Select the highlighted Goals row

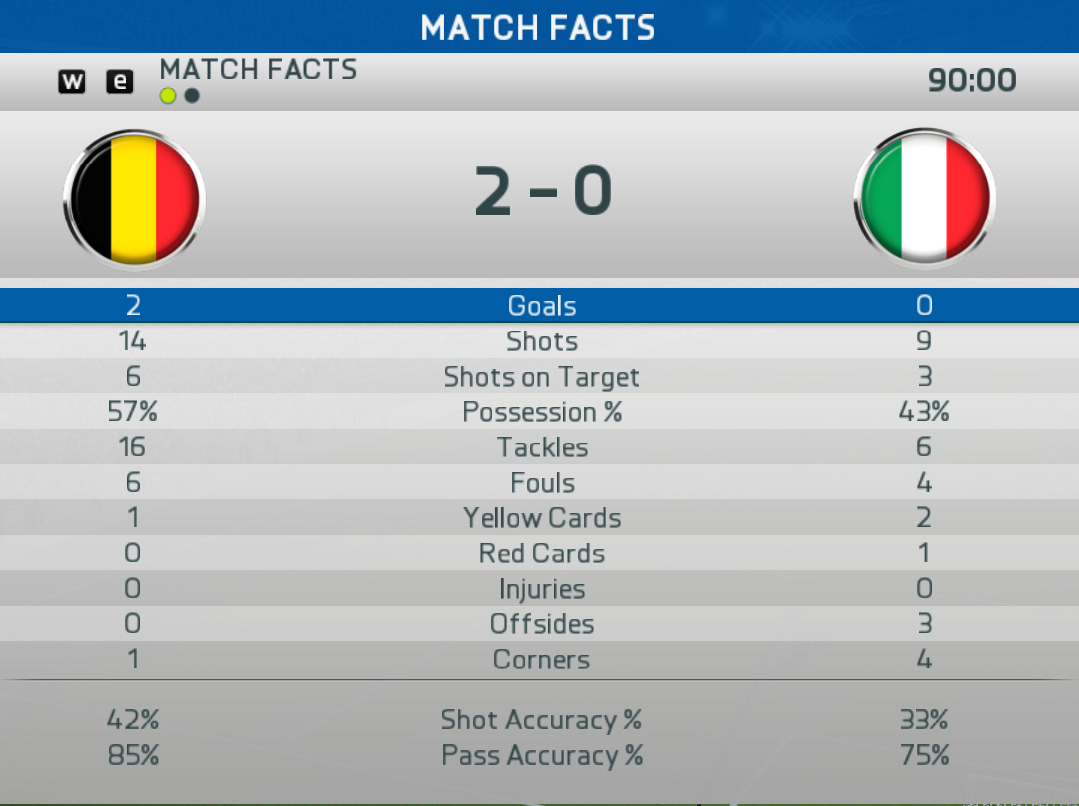540,306
